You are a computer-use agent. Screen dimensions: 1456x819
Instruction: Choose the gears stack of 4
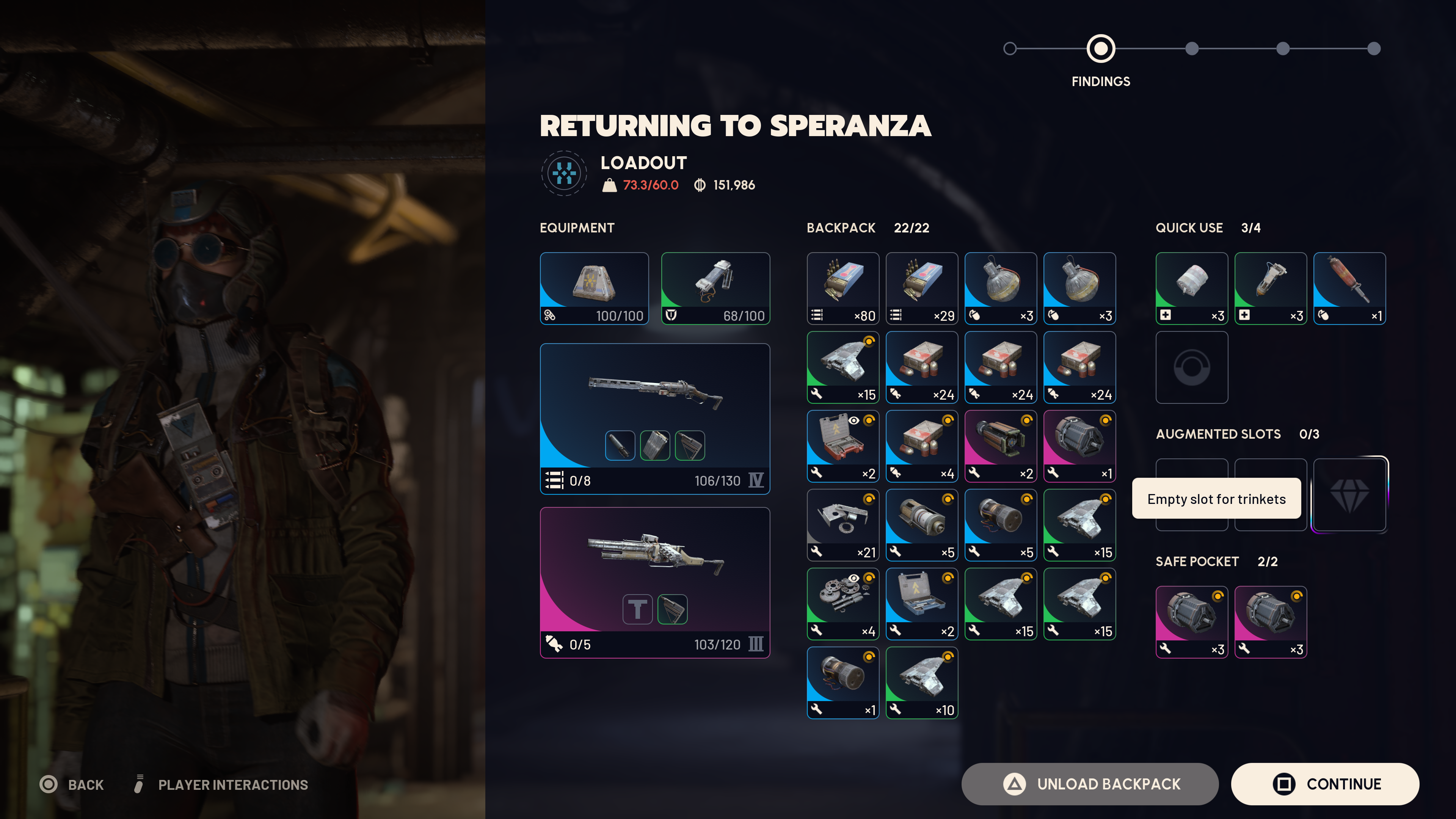click(x=843, y=604)
